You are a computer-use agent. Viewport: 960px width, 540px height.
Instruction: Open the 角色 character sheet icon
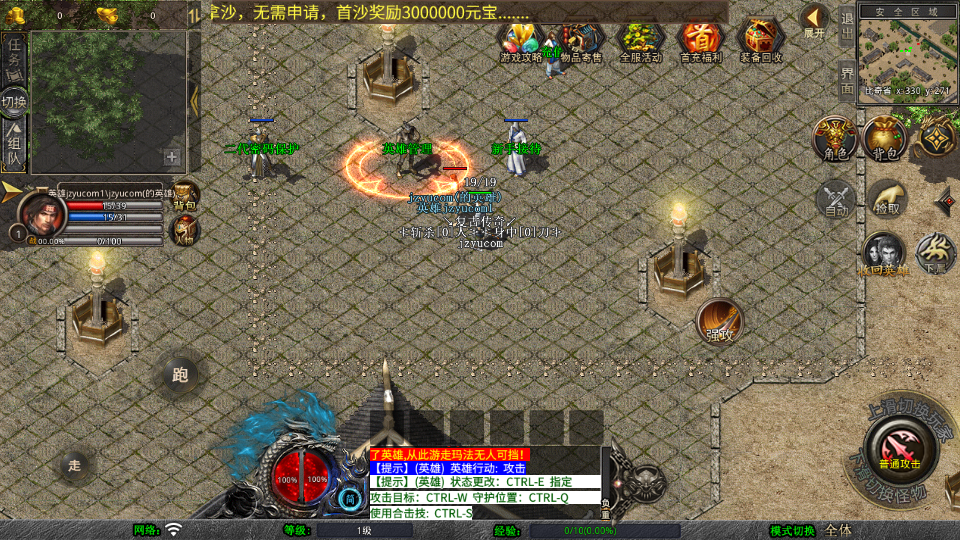pos(833,137)
